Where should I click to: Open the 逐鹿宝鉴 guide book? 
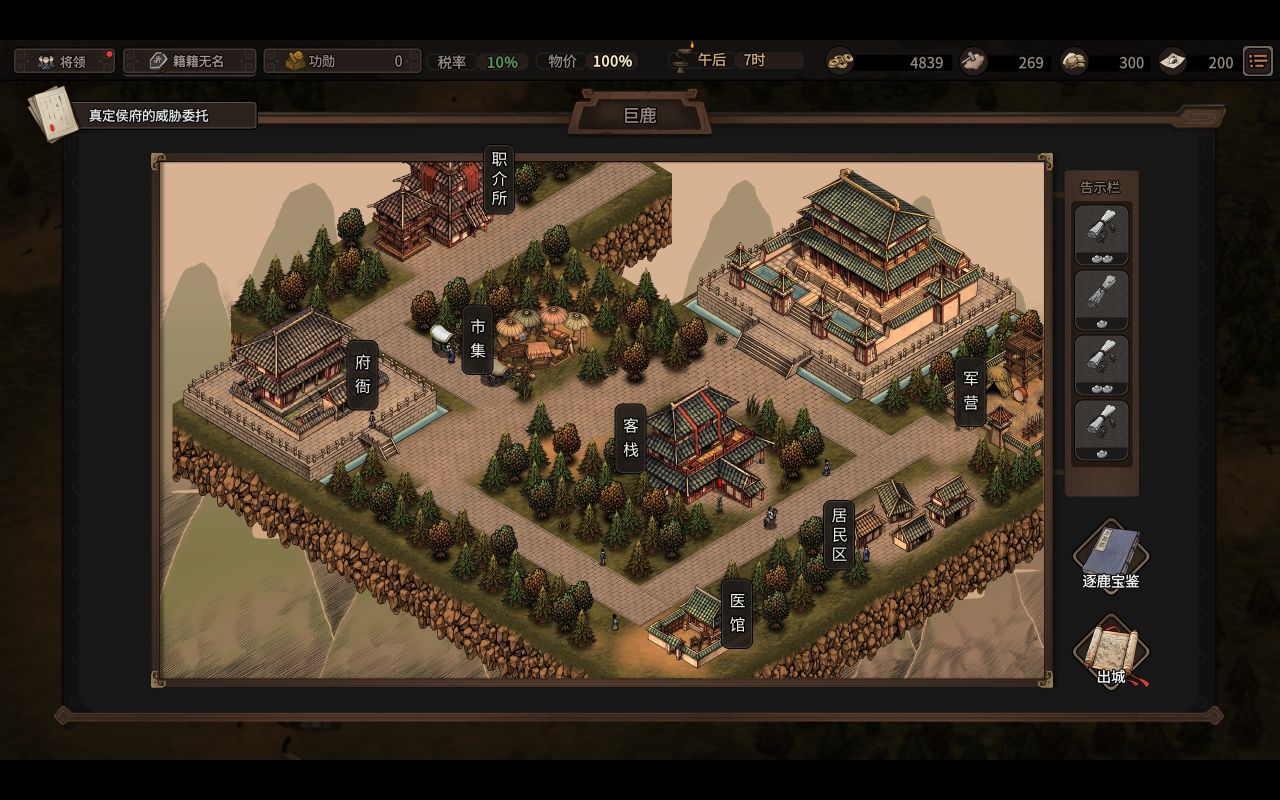pos(1110,556)
